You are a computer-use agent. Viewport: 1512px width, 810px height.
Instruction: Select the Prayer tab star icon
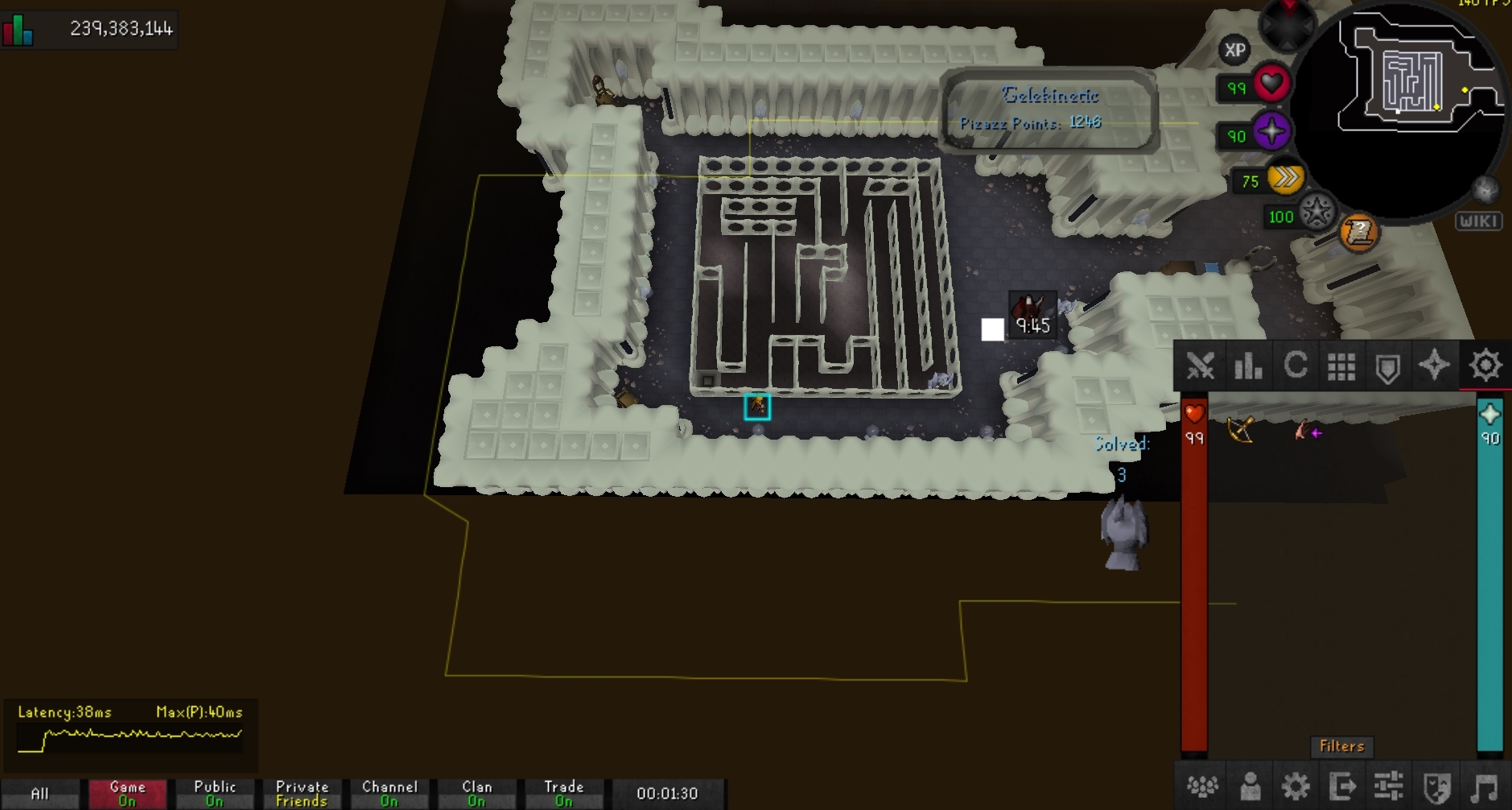tap(1435, 366)
